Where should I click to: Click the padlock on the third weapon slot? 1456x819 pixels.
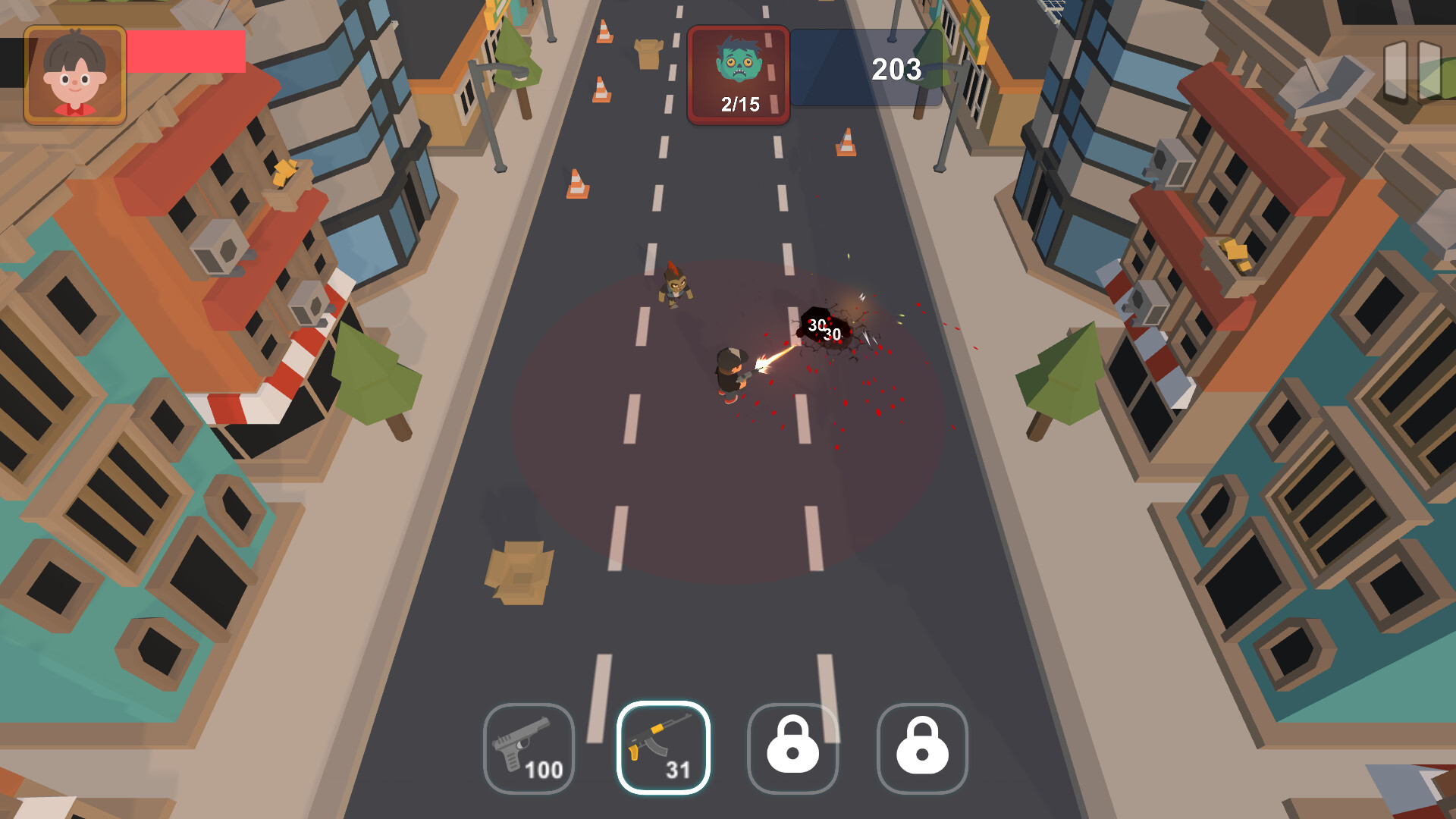pos(793,747)
